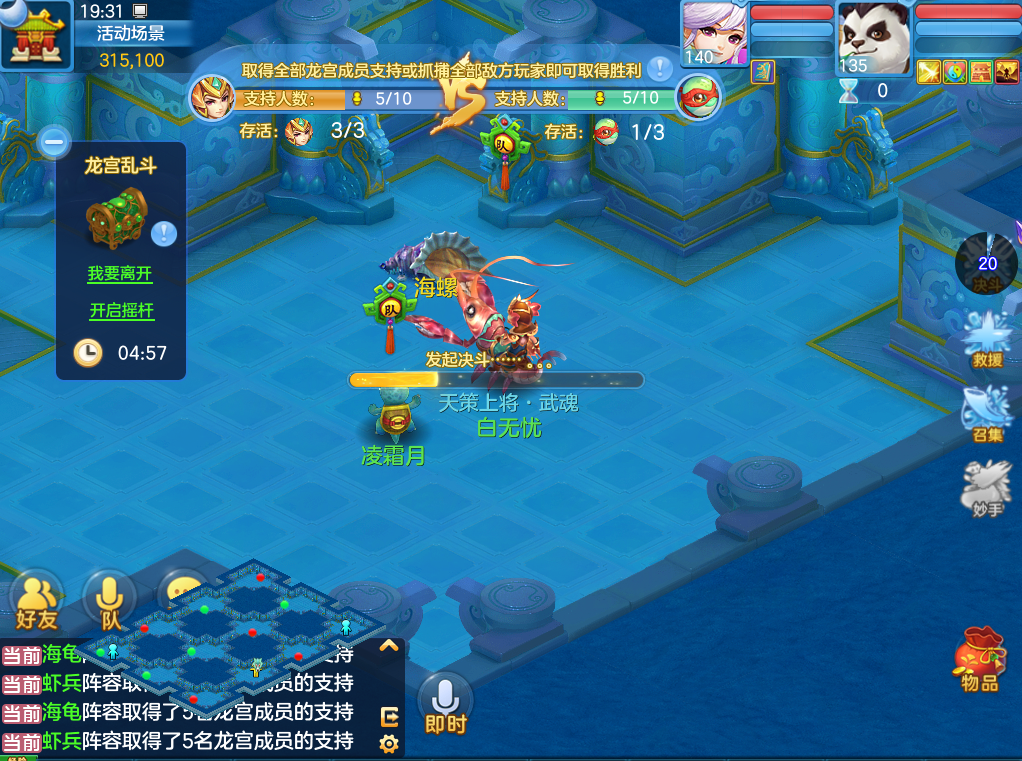Open the 好友 friends list

point(36,601)
